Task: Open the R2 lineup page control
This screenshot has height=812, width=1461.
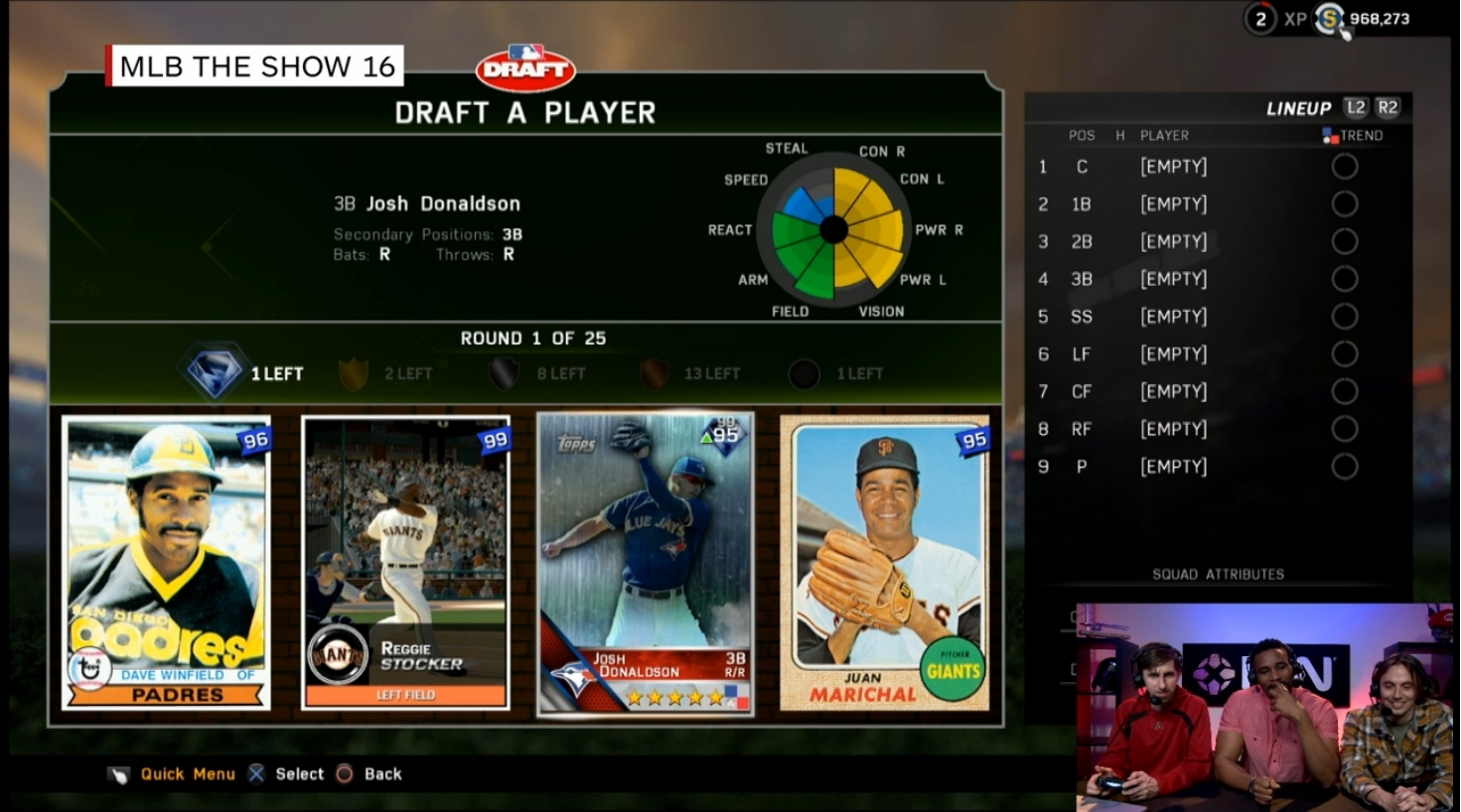Action: click(x=1388, y=107)
